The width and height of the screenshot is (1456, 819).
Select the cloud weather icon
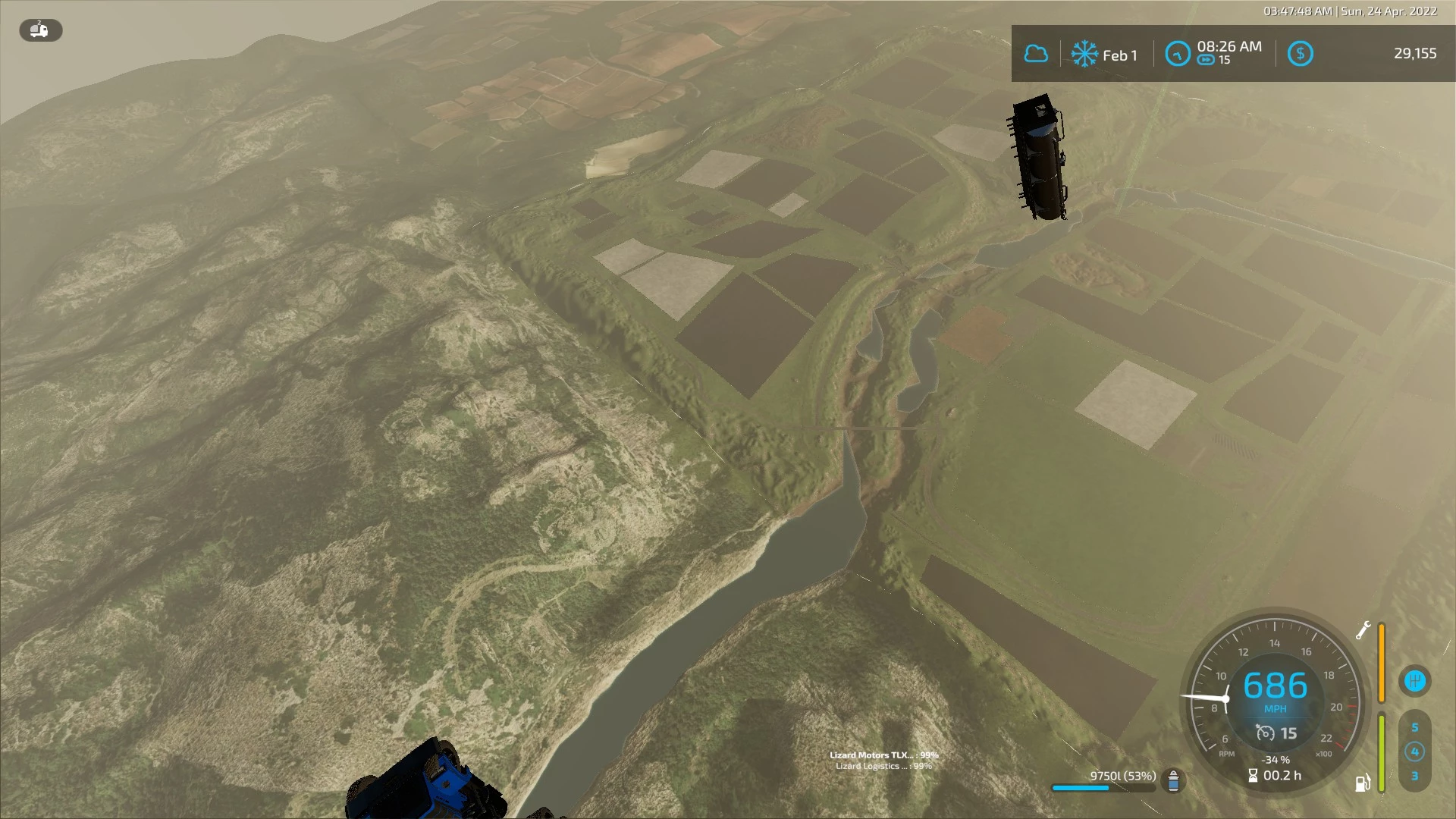click(x=1036, y=54)
